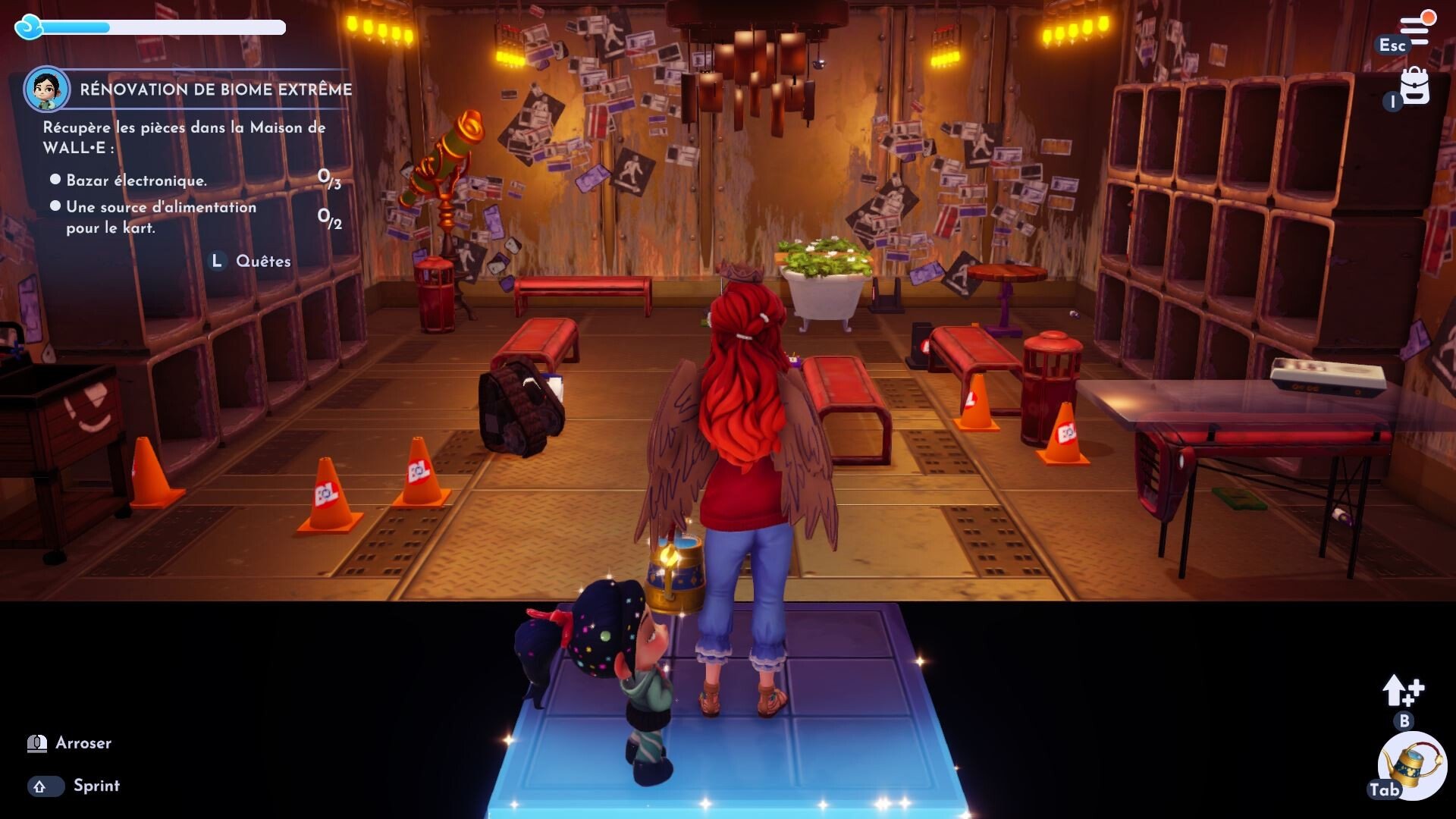Toggle the source d'alimentation objective bullet

[x=54, y=205]
